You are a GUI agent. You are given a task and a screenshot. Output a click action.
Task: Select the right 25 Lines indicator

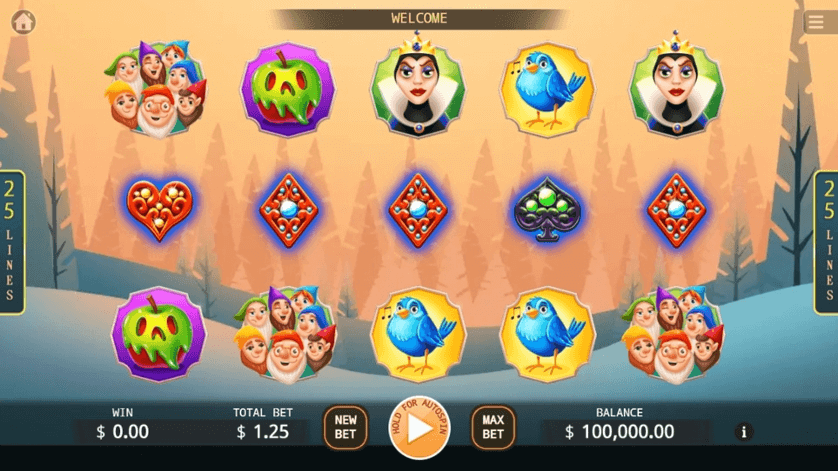point(826,242)
